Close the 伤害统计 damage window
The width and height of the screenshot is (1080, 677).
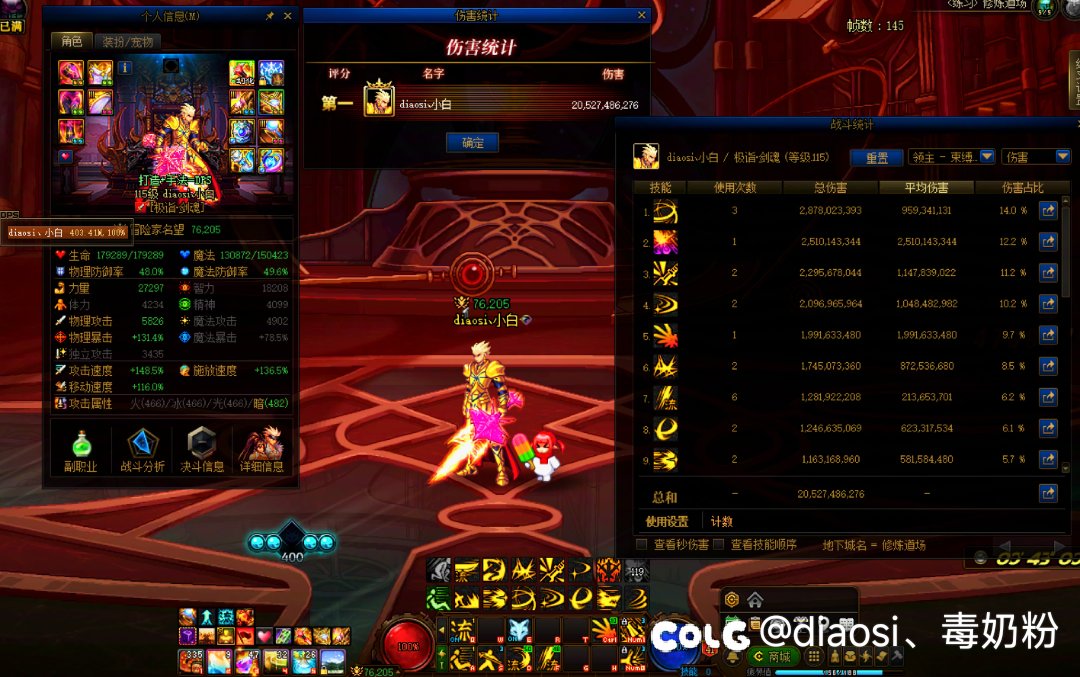642,16
